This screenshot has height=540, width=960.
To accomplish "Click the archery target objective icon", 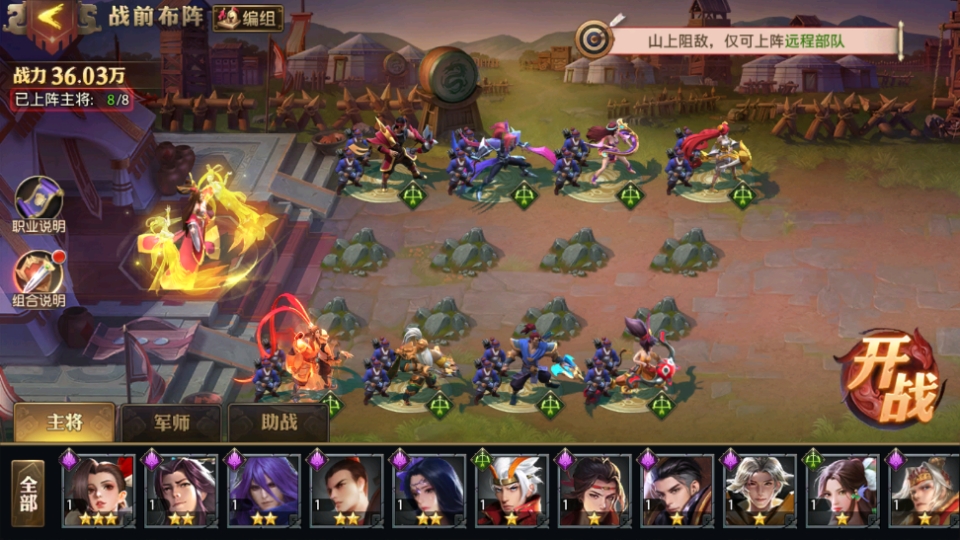I will (x=594, y=40).
